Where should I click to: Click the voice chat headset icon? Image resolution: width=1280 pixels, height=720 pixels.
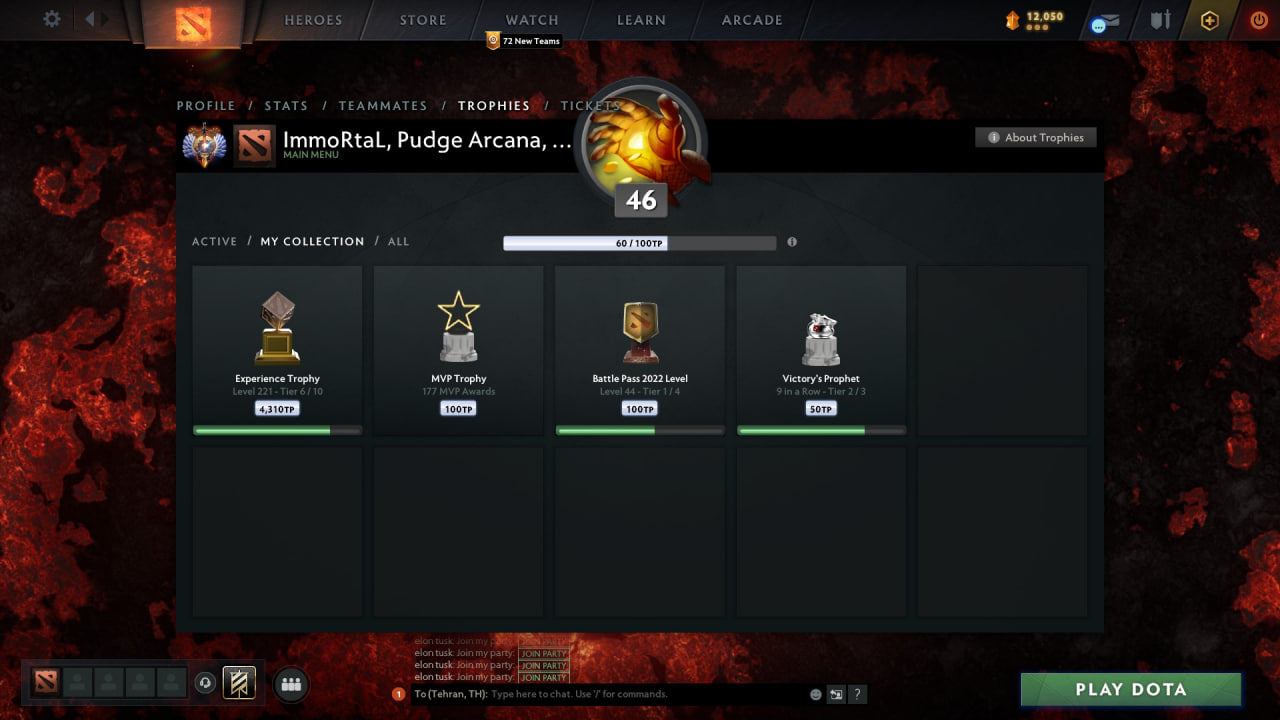click(x=206, y=683)
